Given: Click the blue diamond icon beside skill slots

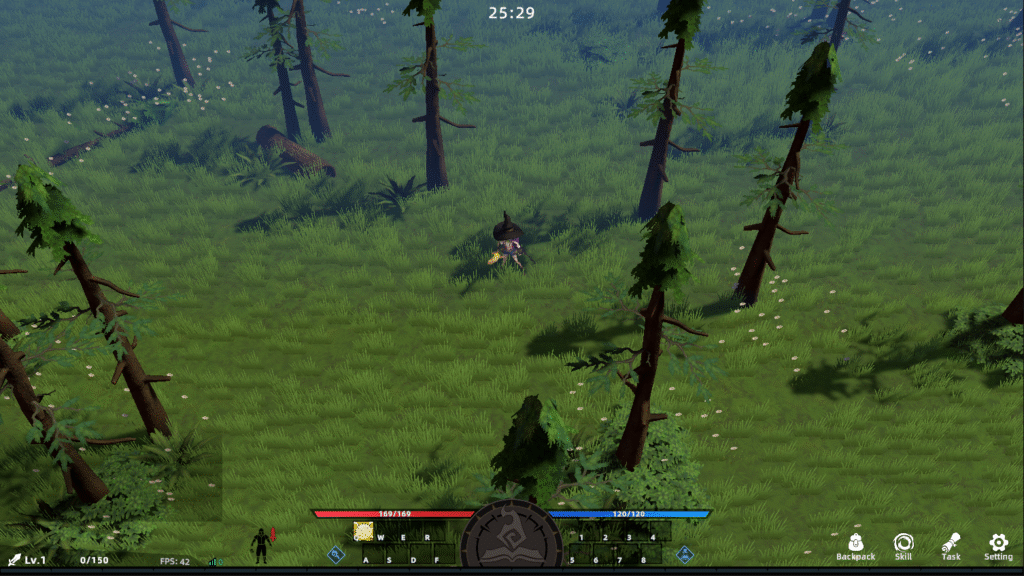Looking at the screenshot, I should pyautogui.click(x=337, y=553).
